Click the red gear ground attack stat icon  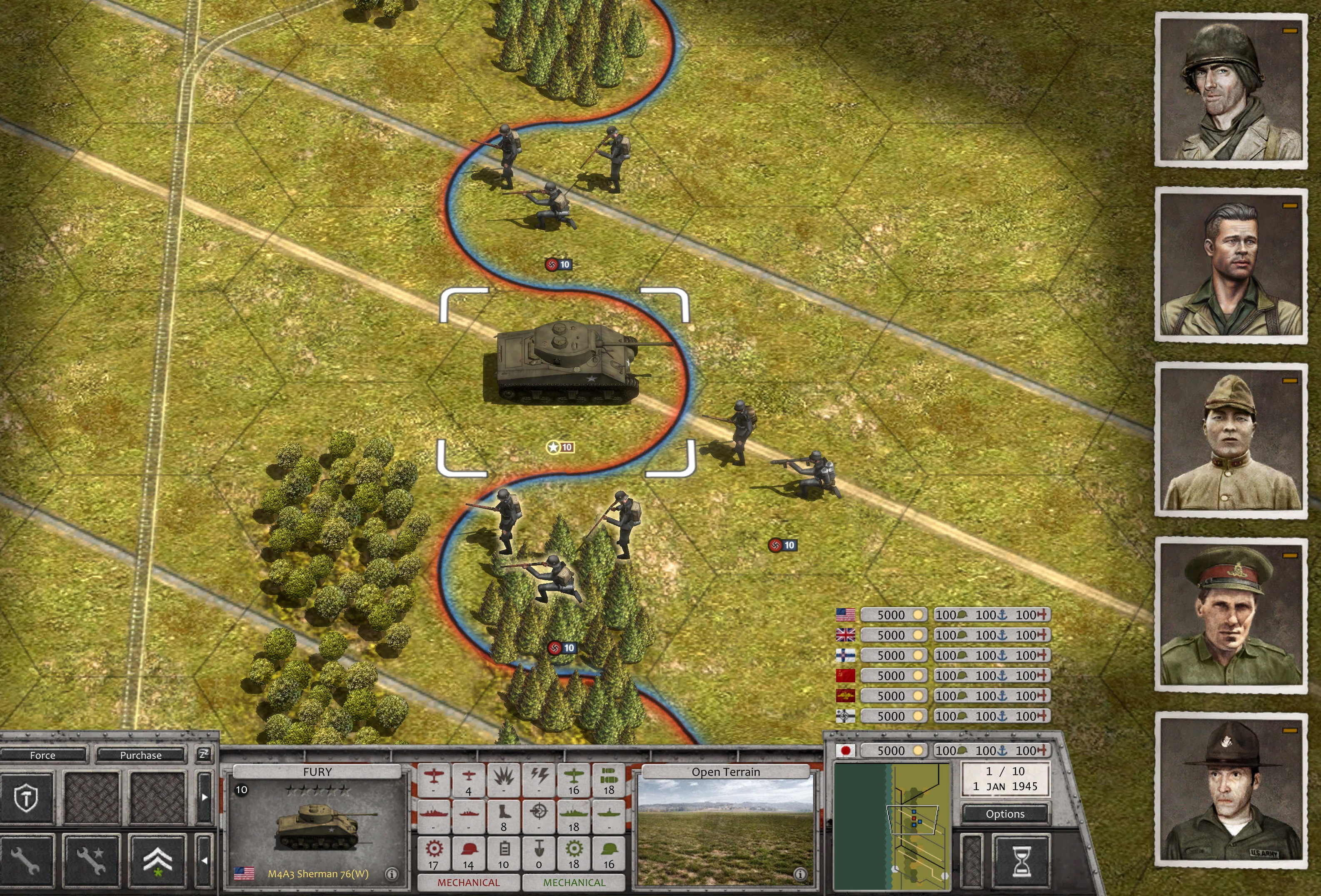[x=435, y=848]
